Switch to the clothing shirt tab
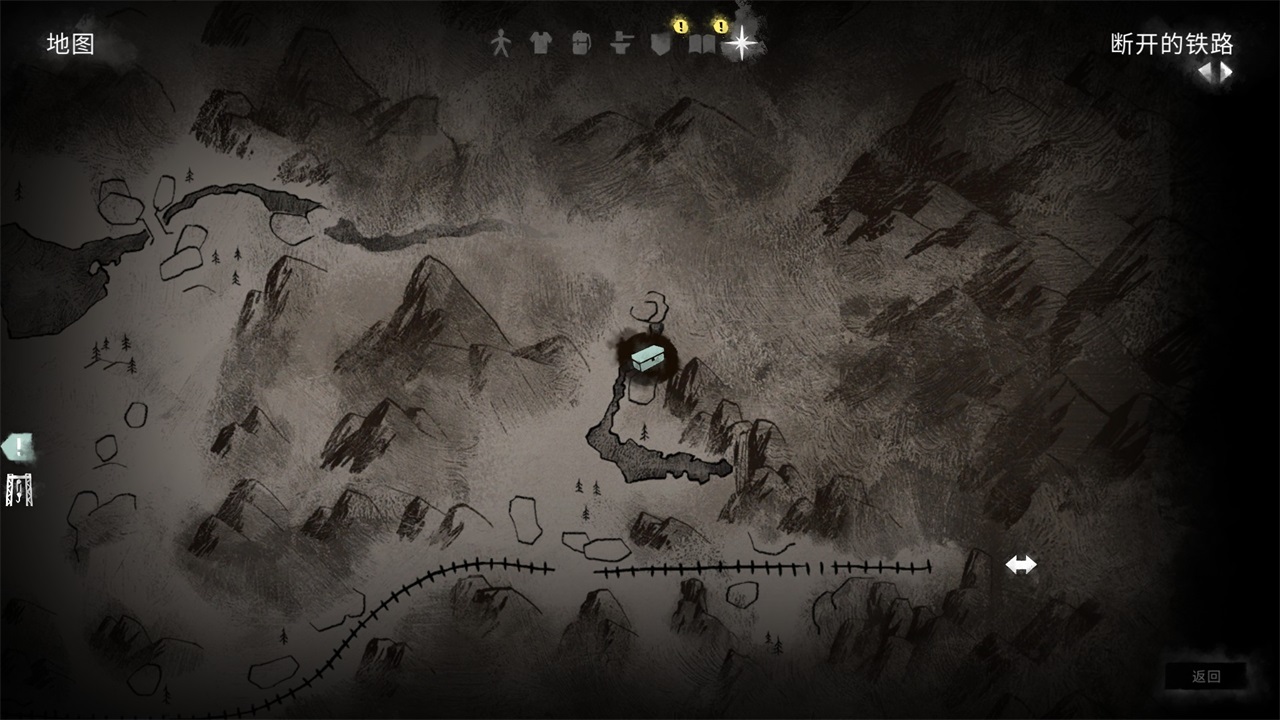Image resolution: width=1280 pixels, height=720 pixels. (x=540, y=43)
